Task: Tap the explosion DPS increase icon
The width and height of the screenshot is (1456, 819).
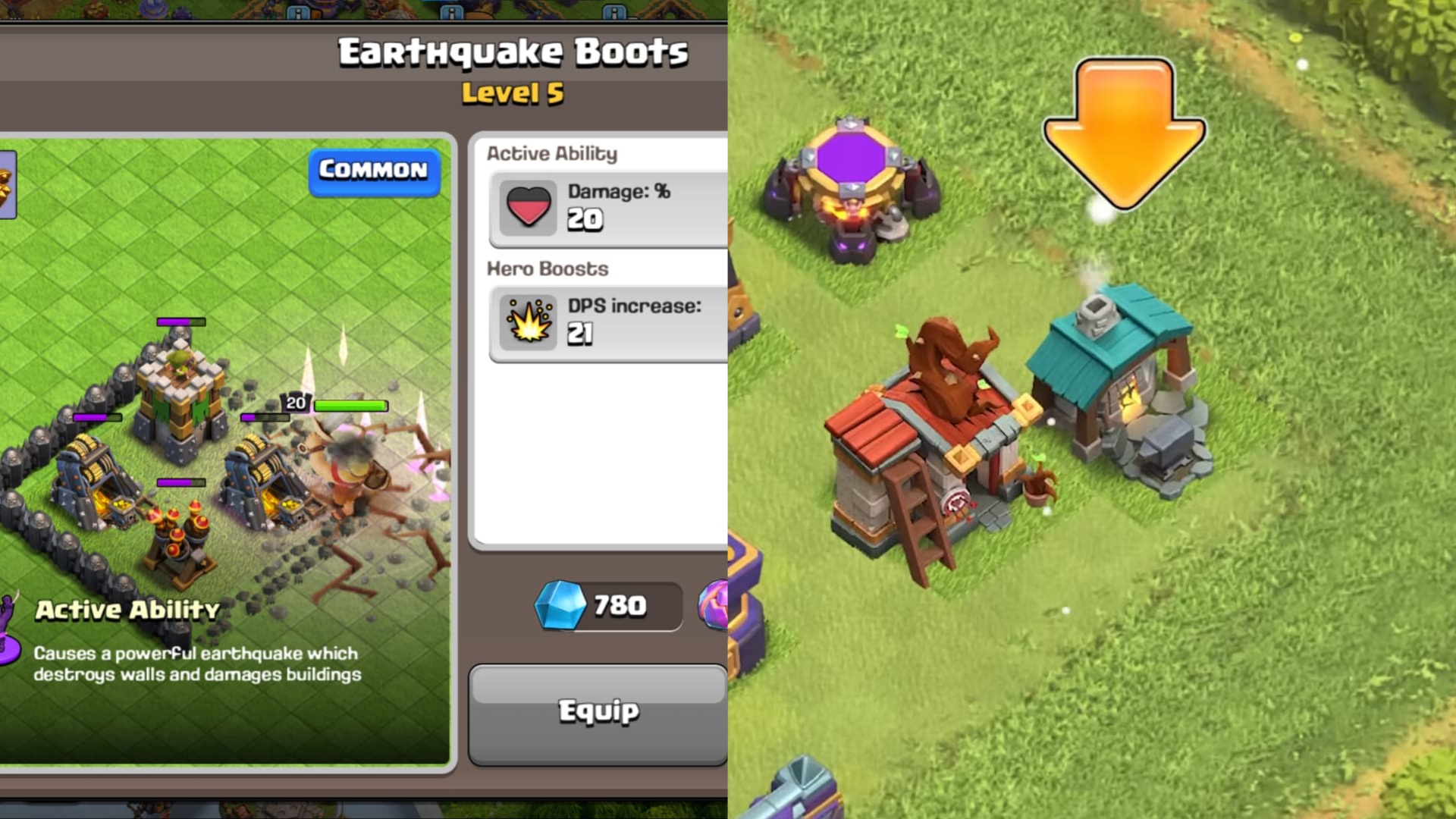Action: [529, 322]
